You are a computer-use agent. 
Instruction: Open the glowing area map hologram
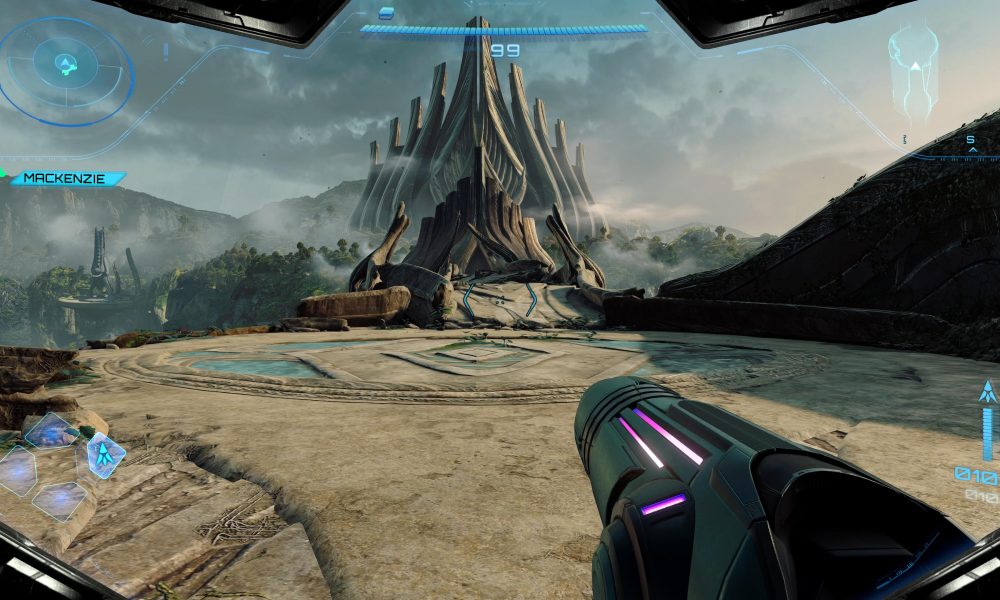click(914, 70)
